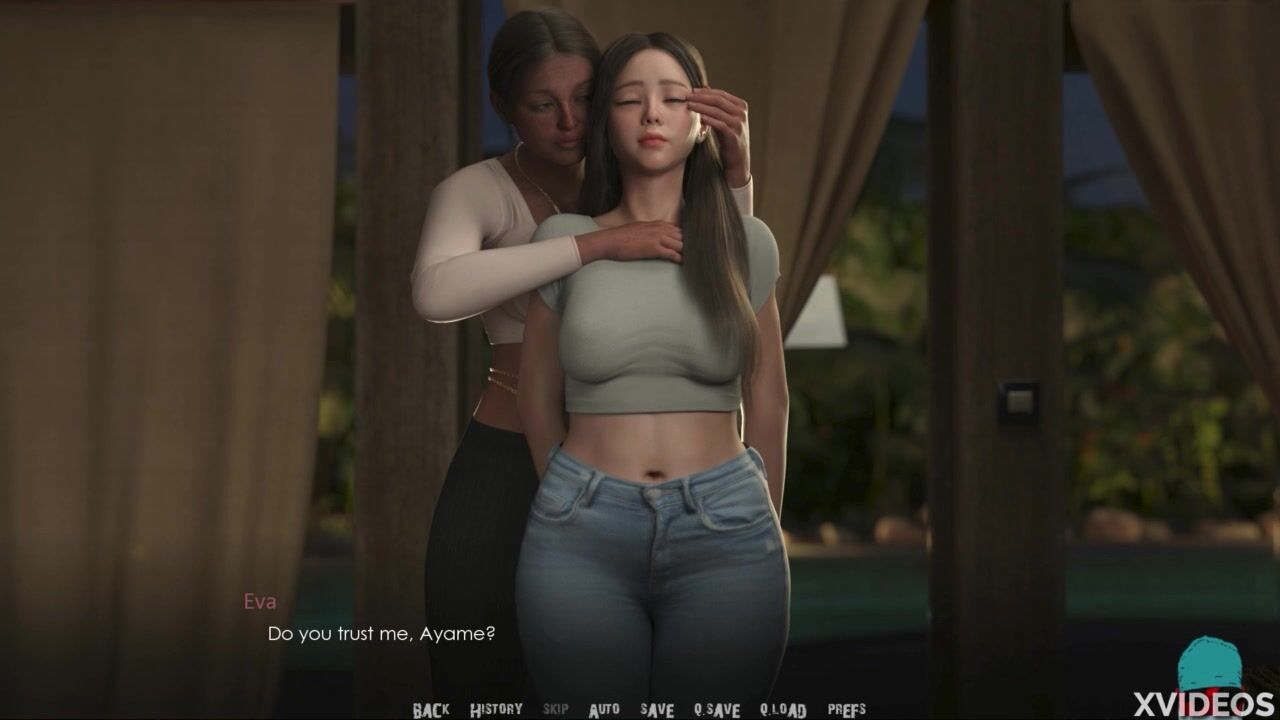Open the dialogue History log
Viewport: 1280px width, 720px height.
pos(496,710)
